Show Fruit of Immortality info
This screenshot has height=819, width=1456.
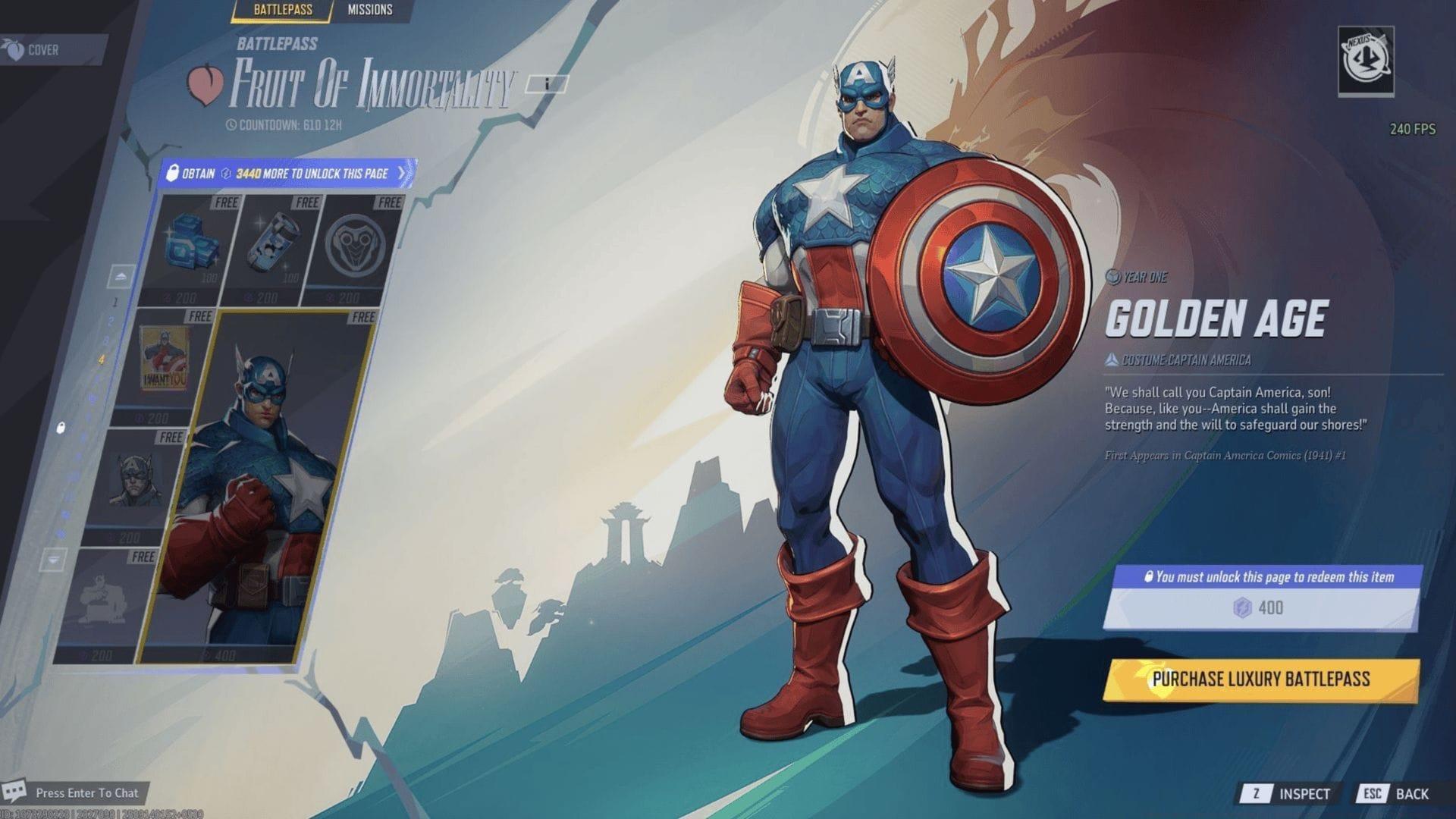click(546, 83)
